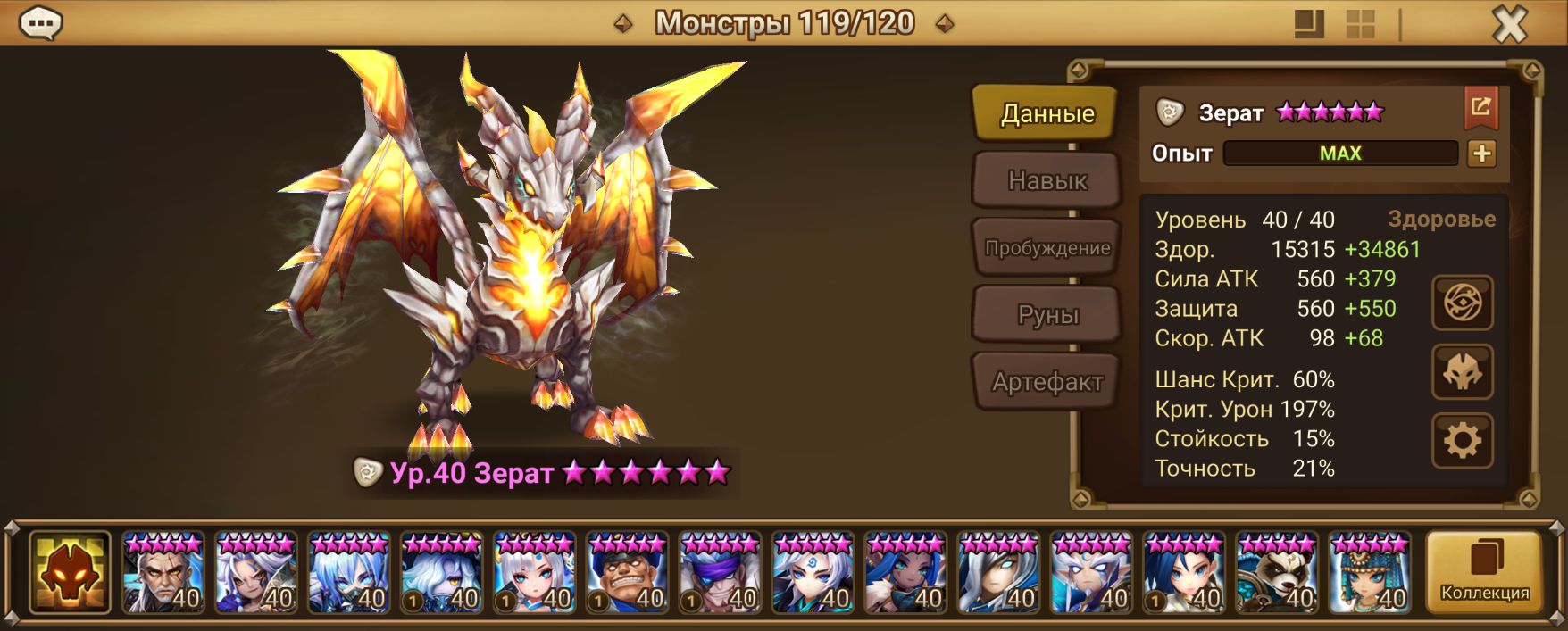Open the eye emblem icon button

click(x=1462, y=303)
